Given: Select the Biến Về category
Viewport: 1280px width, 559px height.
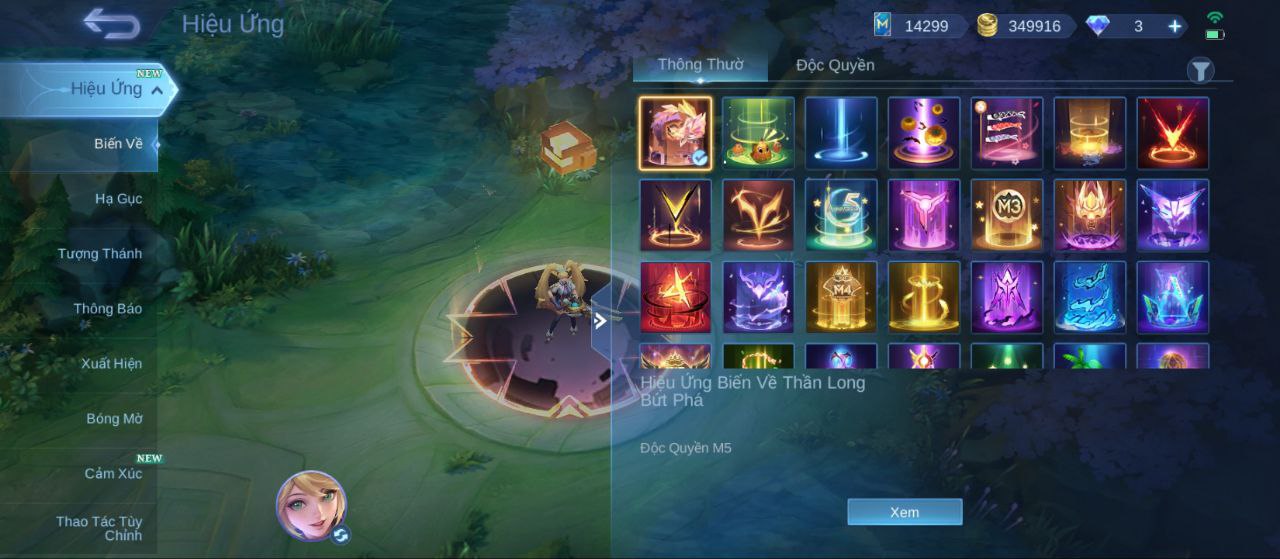Looking at the screenshot, I should 118,144.
